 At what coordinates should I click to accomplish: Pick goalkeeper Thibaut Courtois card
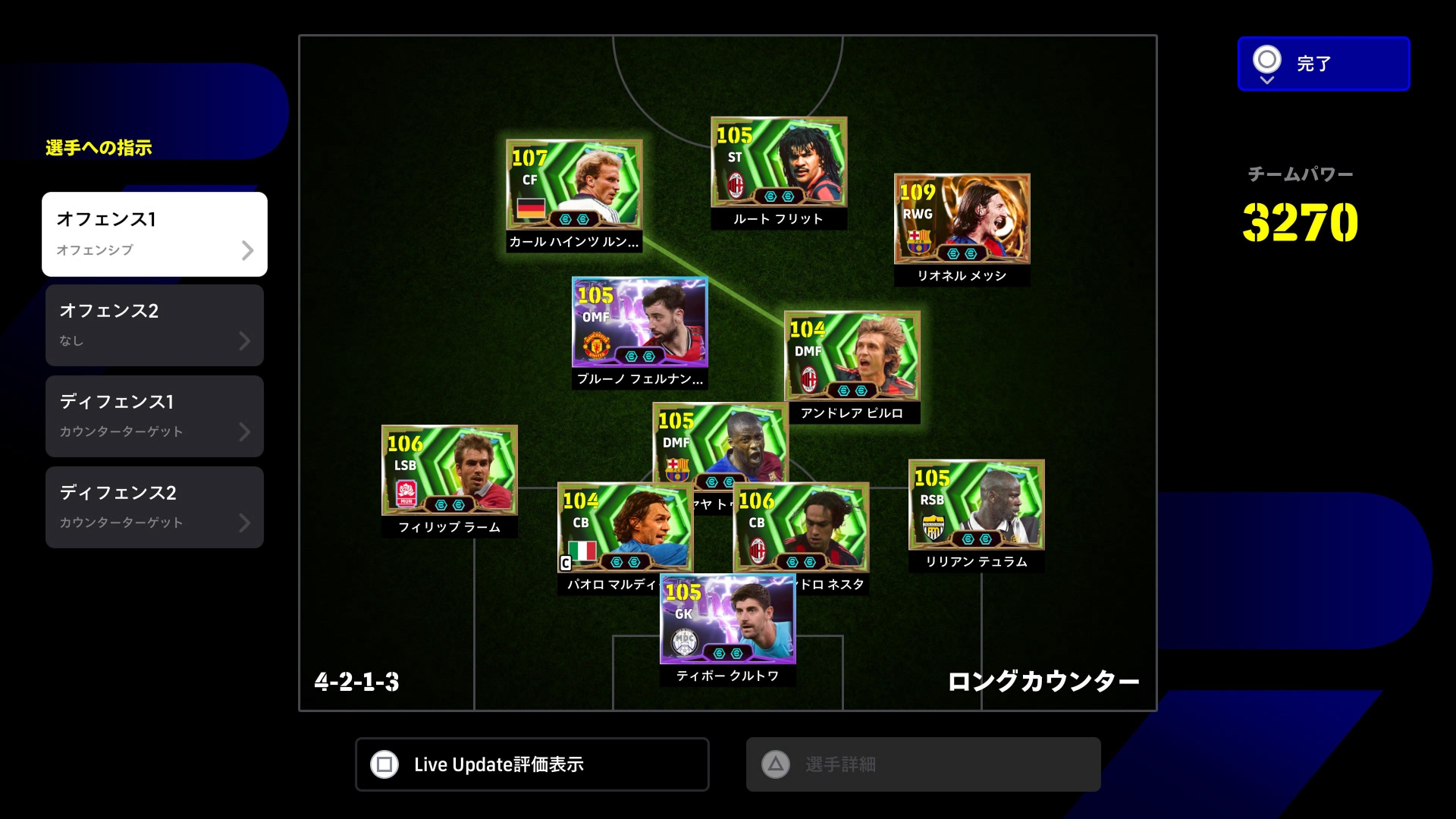pyautogui.click(x=727, y=622)
